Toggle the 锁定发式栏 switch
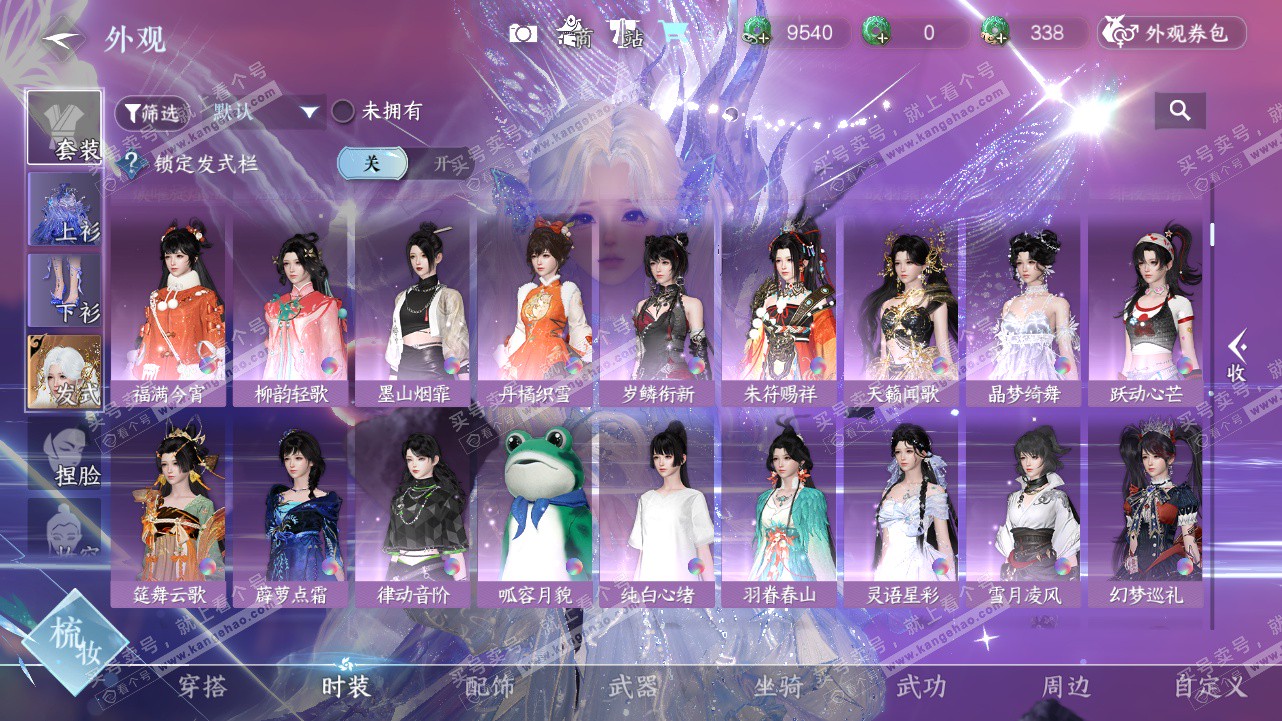 point(404,164)
